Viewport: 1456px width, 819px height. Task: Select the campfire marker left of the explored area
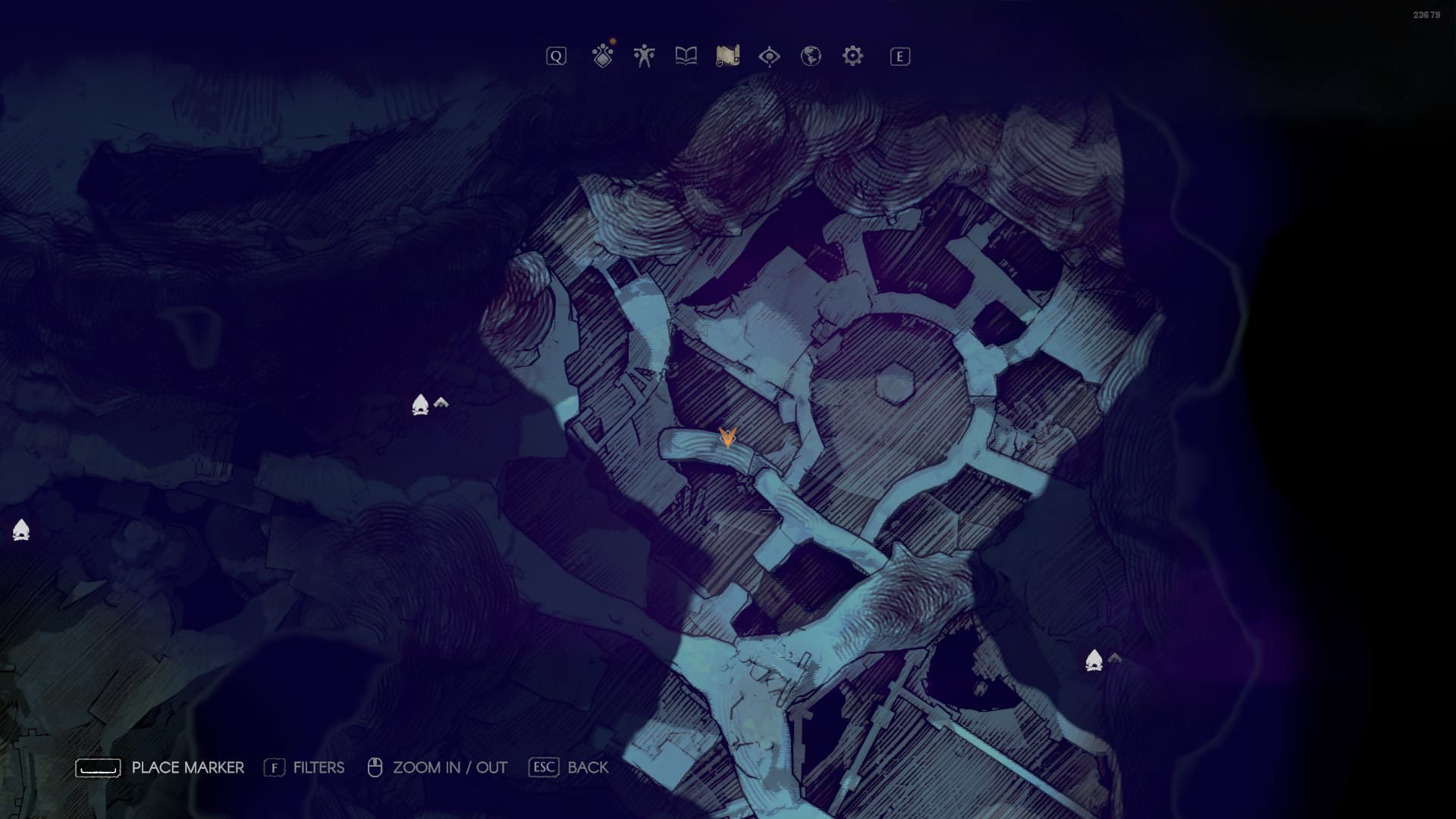[420, 405]
